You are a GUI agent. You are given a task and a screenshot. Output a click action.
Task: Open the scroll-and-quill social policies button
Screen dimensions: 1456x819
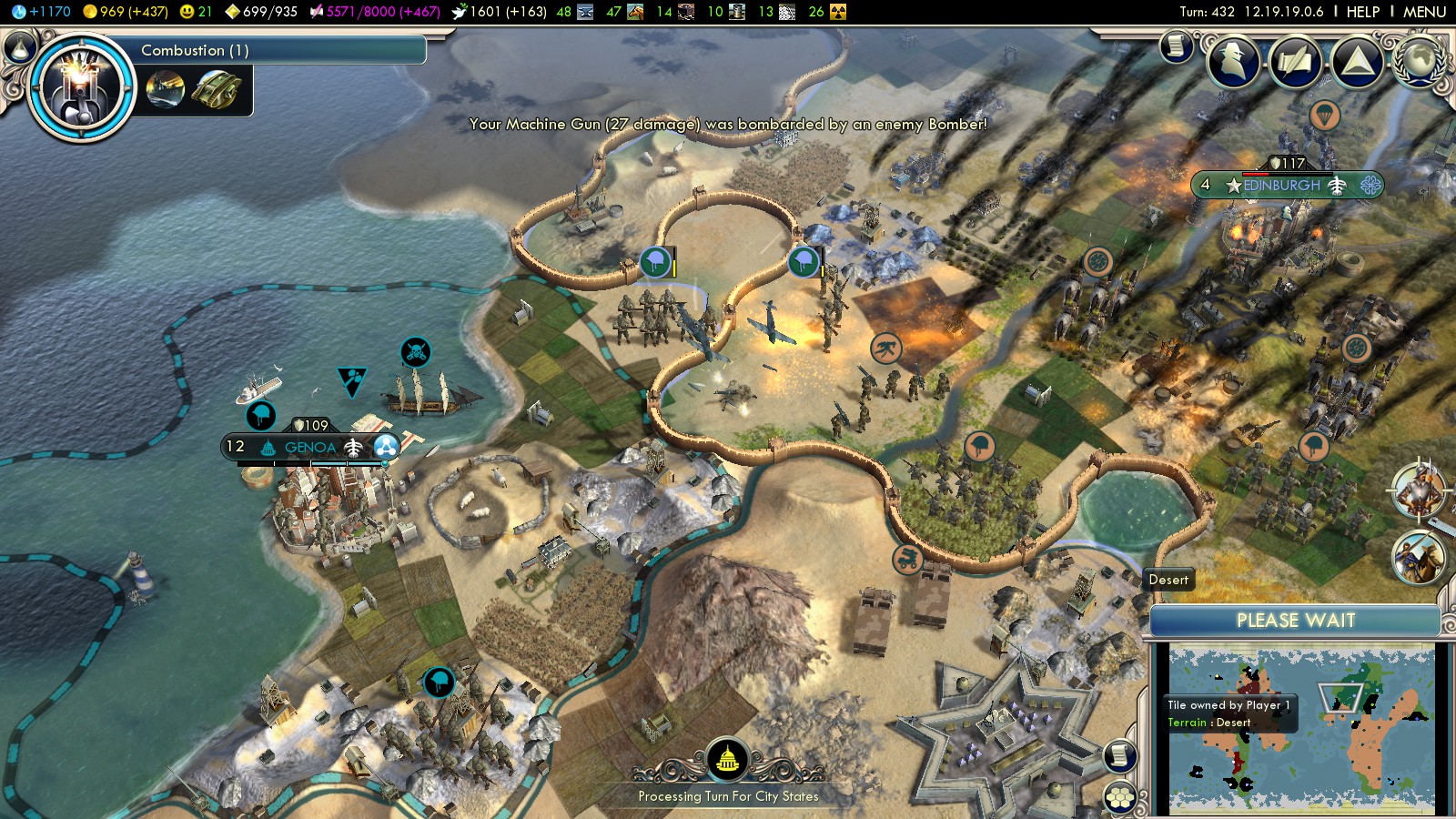pos(1296,62)
